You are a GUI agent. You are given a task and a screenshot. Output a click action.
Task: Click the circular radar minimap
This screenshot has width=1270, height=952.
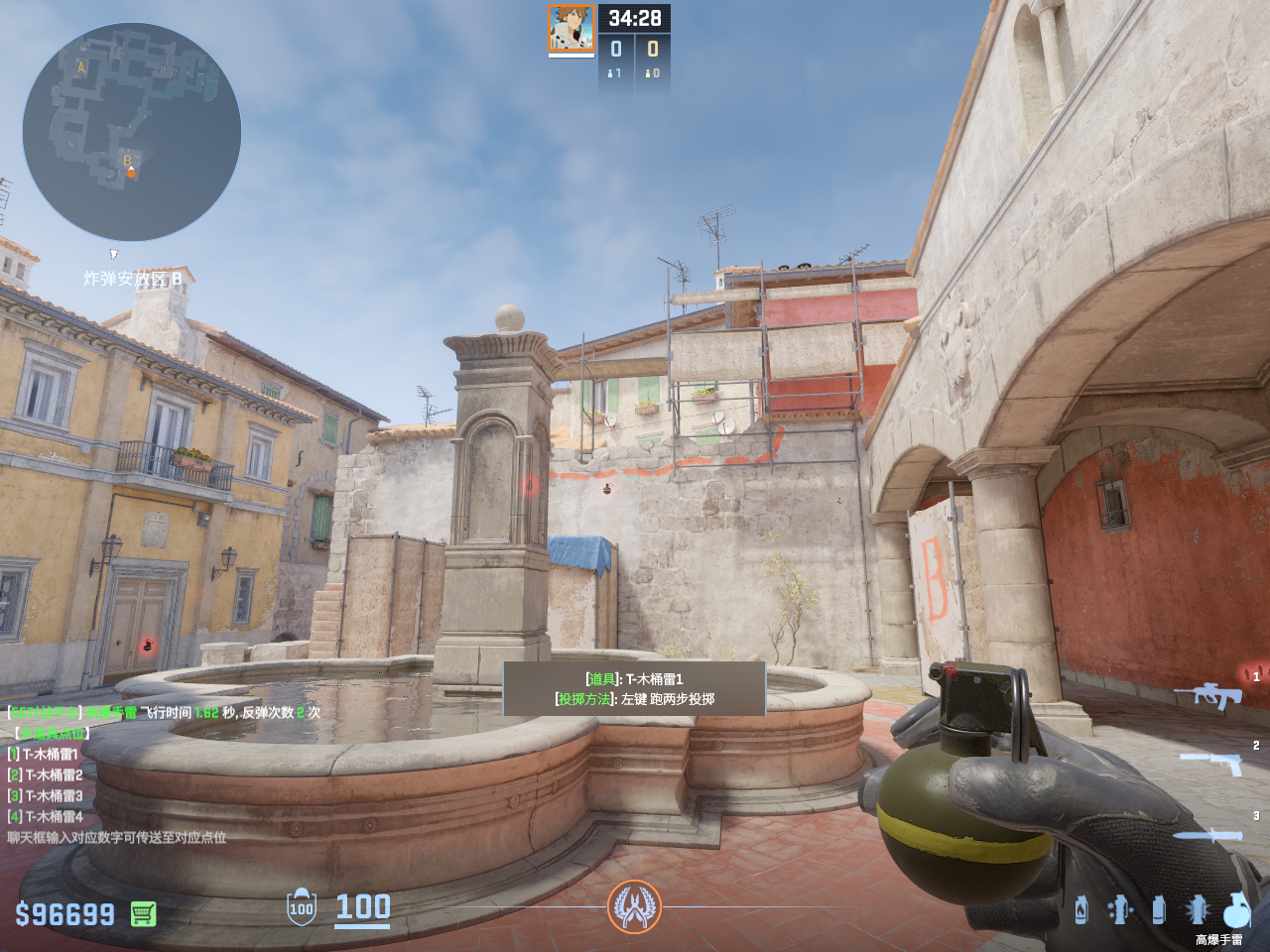[x=131, y=132]
